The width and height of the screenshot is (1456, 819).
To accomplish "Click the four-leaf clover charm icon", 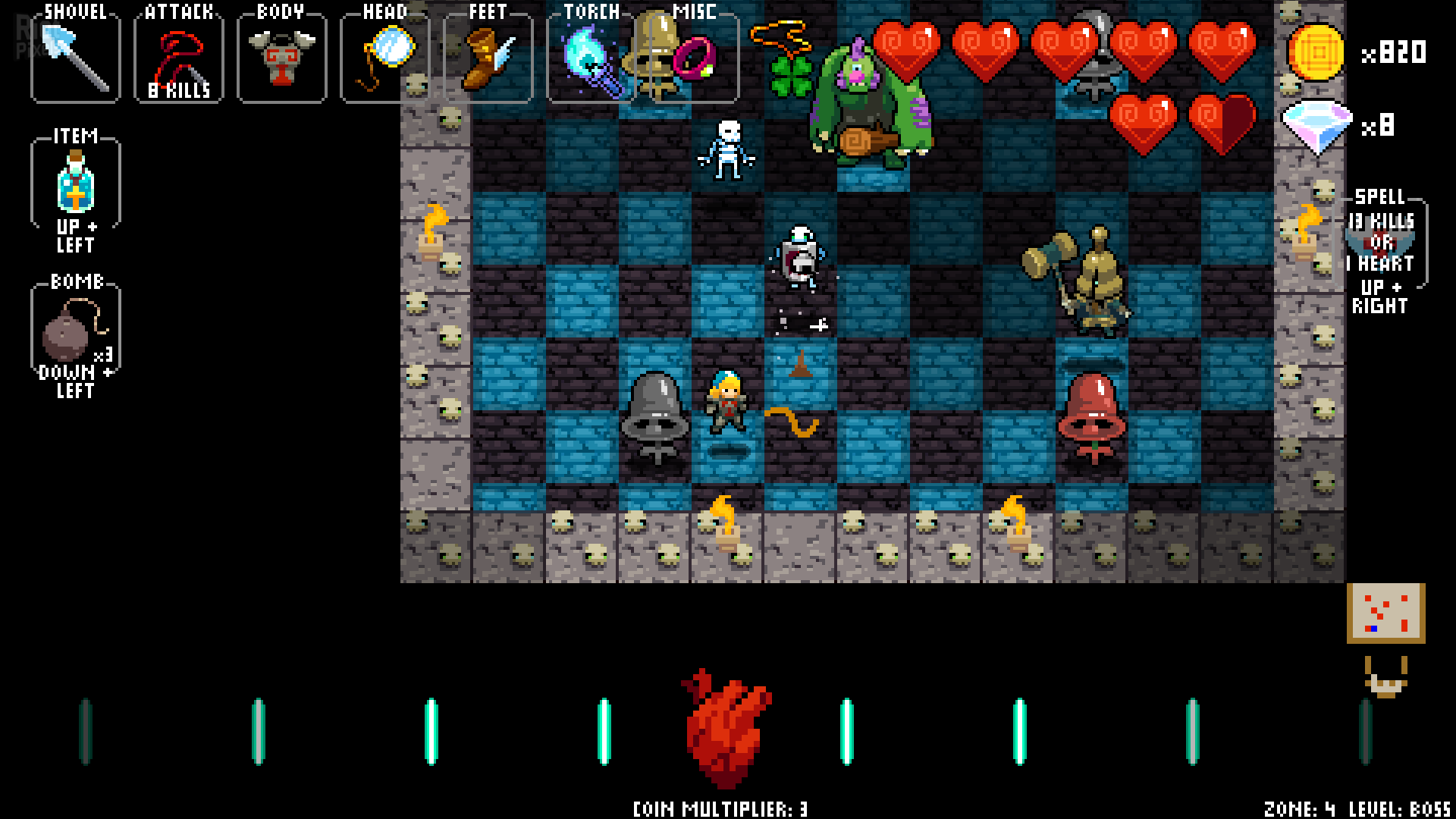I will pos(790,76).
